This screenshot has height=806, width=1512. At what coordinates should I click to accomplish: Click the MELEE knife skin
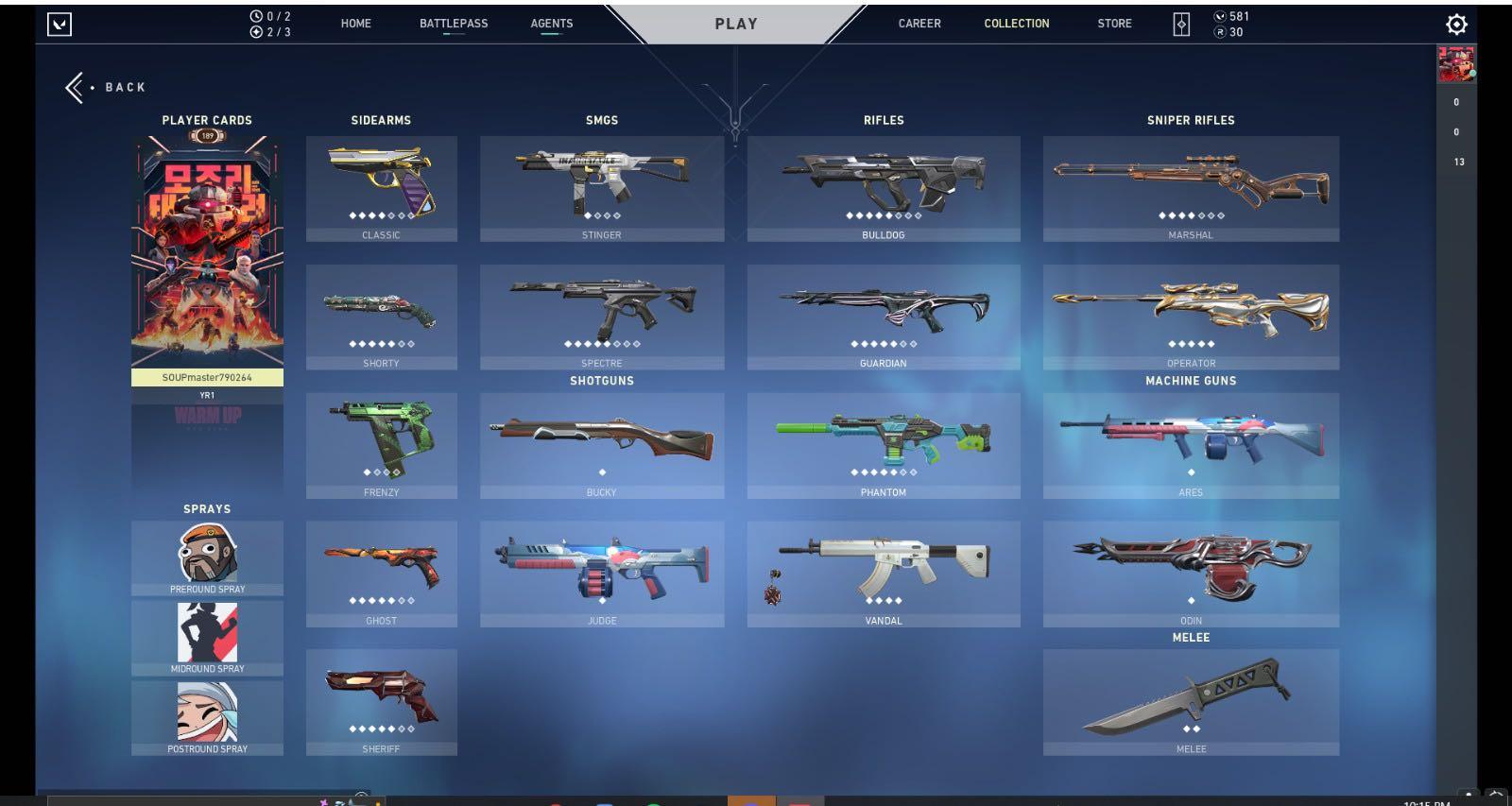(1191, 699)
